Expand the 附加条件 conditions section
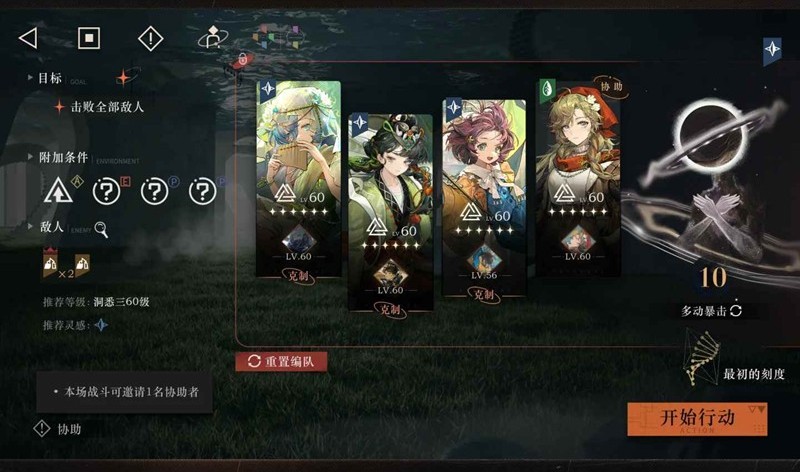 click(62, 158)
